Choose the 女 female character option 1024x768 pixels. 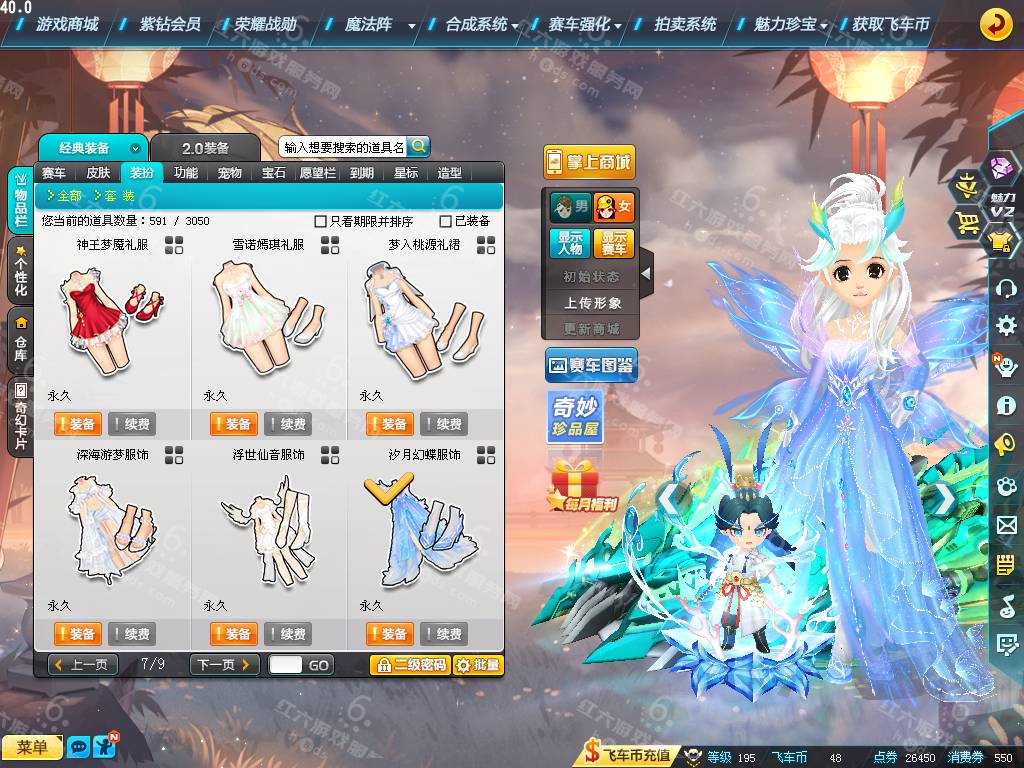(614, 208)
